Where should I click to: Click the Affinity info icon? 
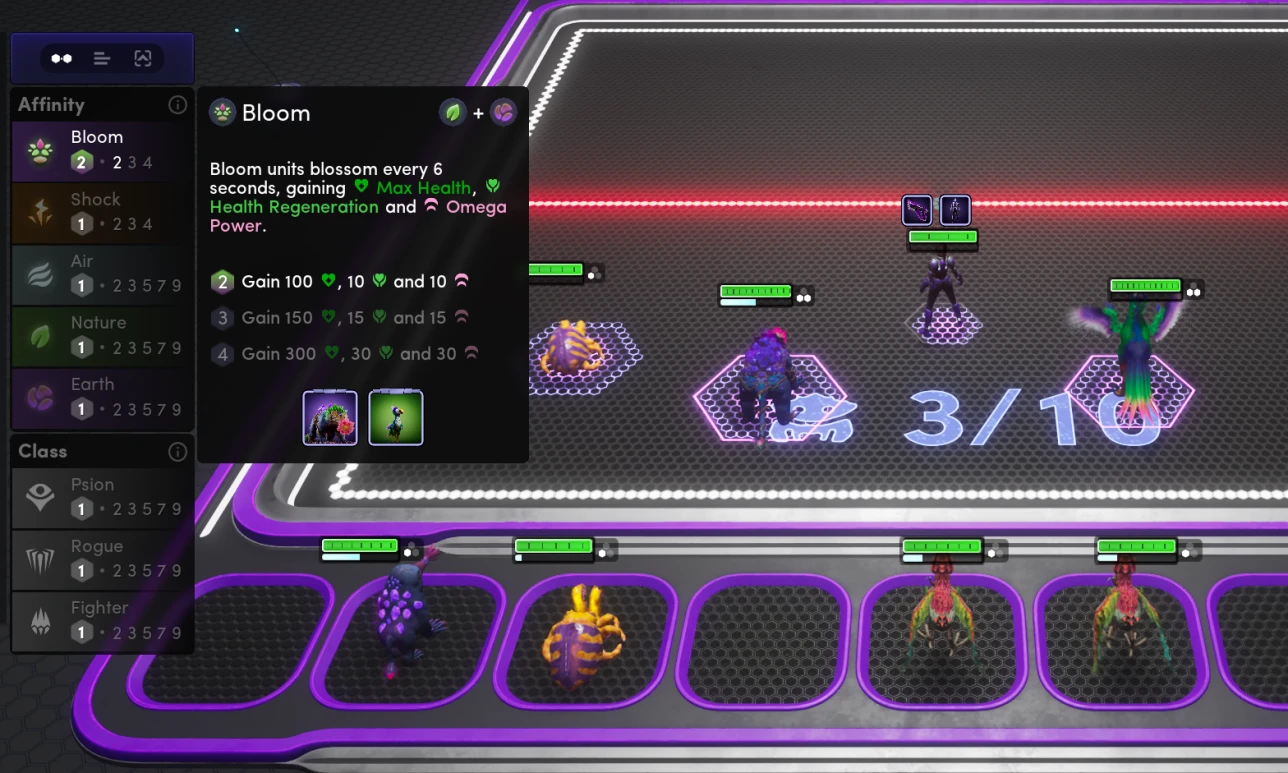[x=178, y=105]
